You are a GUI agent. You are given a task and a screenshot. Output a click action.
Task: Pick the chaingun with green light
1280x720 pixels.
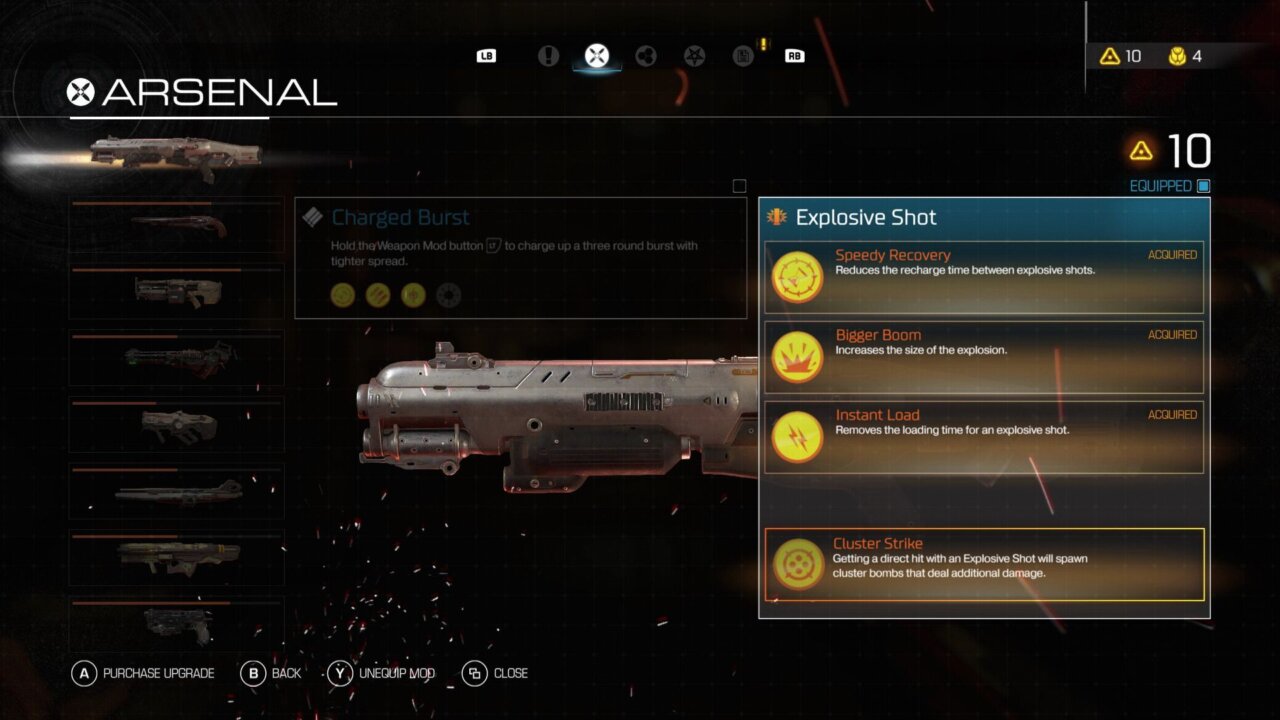tap(176, 358)
